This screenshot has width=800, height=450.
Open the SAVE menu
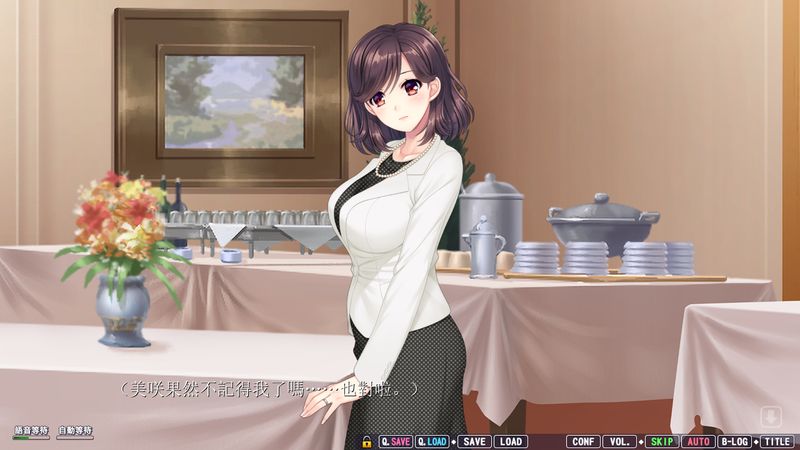click(x=474, y=441)
